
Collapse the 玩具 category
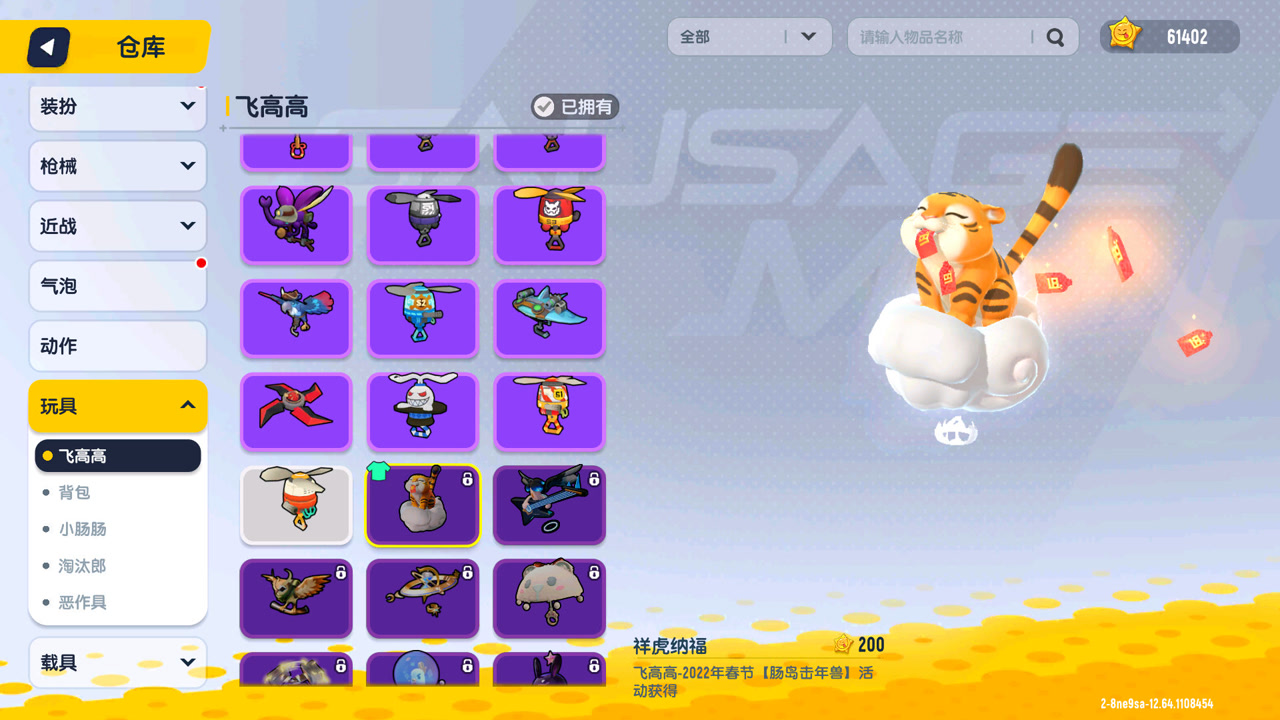pyautogui.click(x=118, y=406)
